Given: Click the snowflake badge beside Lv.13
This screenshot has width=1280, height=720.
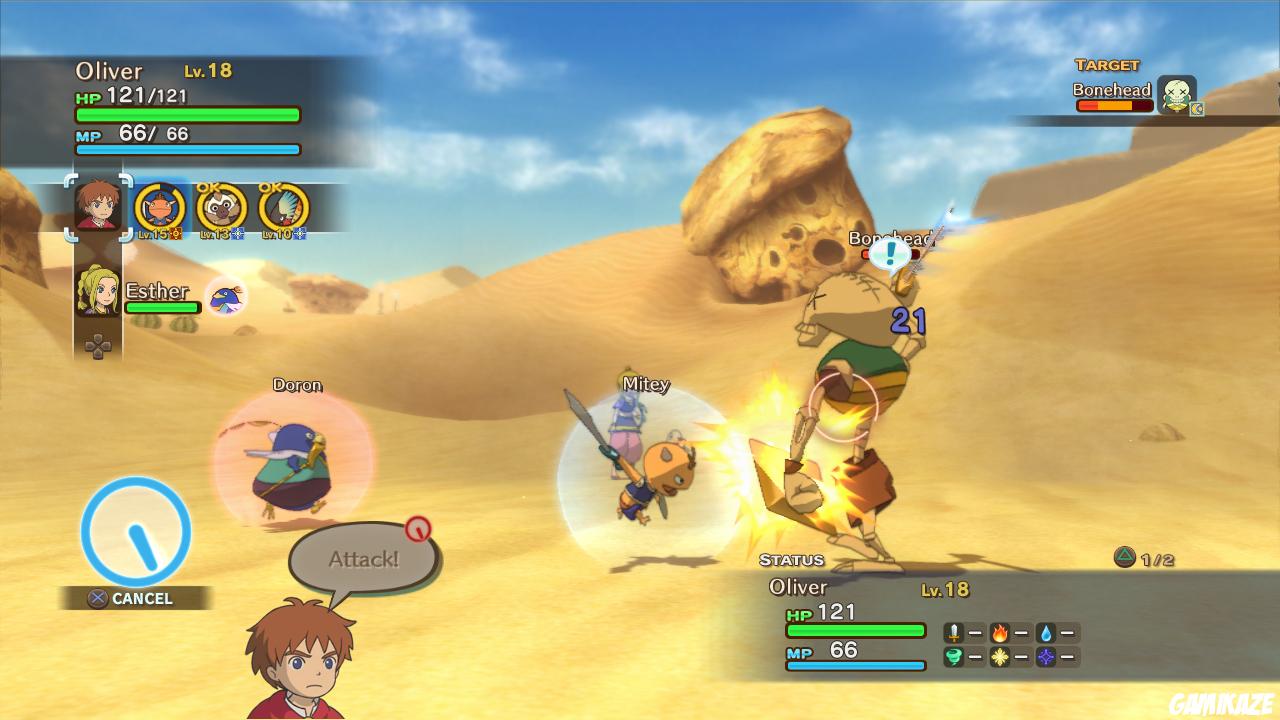Looking at the screenshot, I should (x=237, y=232).
